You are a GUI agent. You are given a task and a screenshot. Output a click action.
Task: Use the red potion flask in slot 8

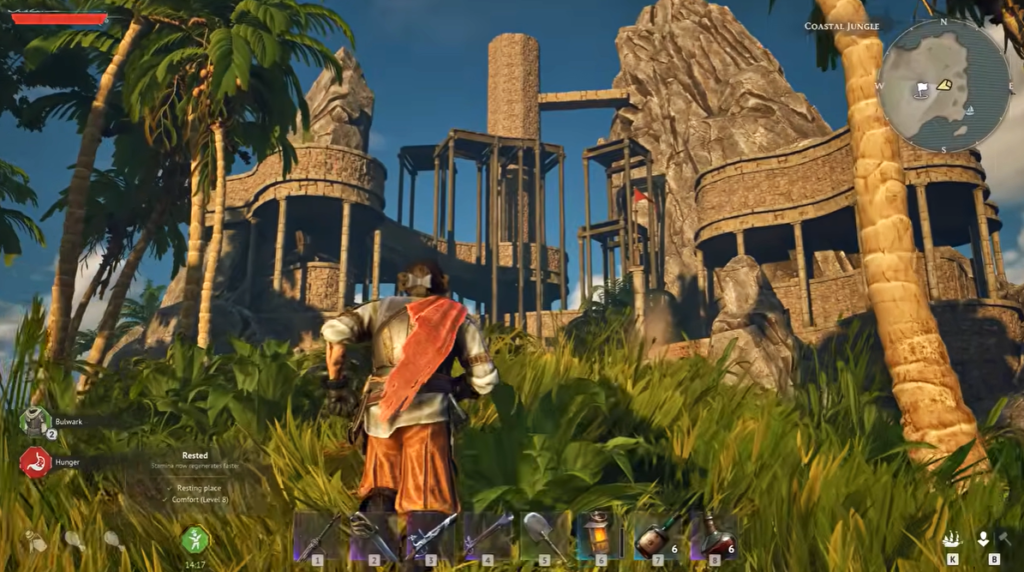point(714,535)
